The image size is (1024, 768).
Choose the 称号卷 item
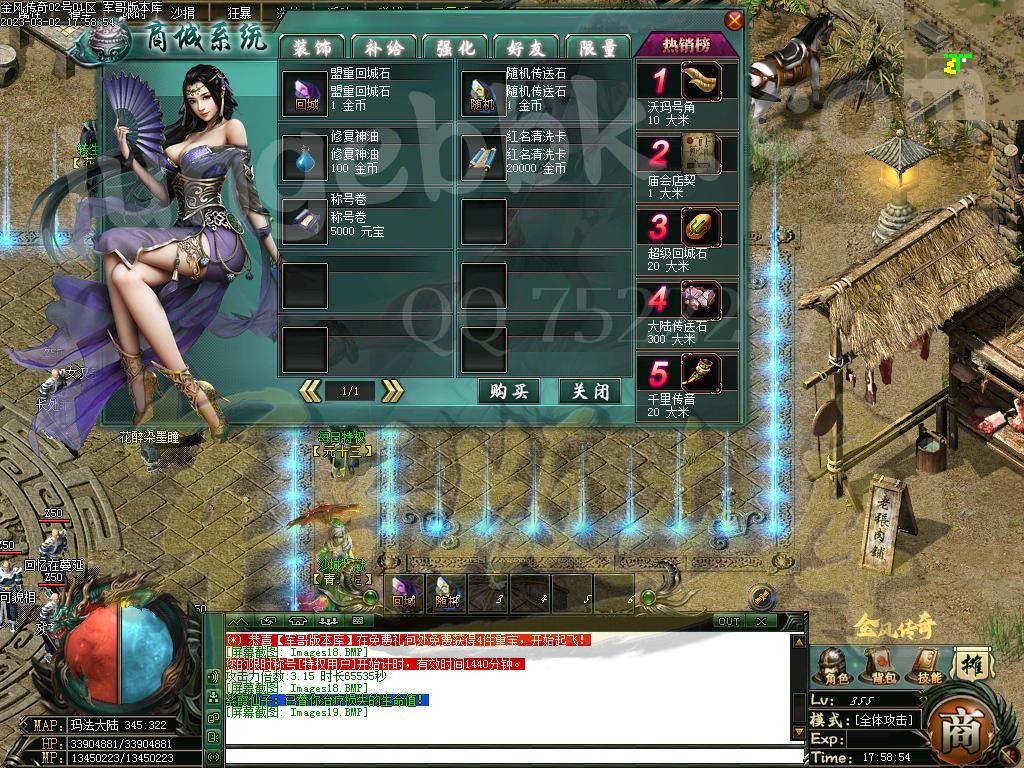pos(304,220)
